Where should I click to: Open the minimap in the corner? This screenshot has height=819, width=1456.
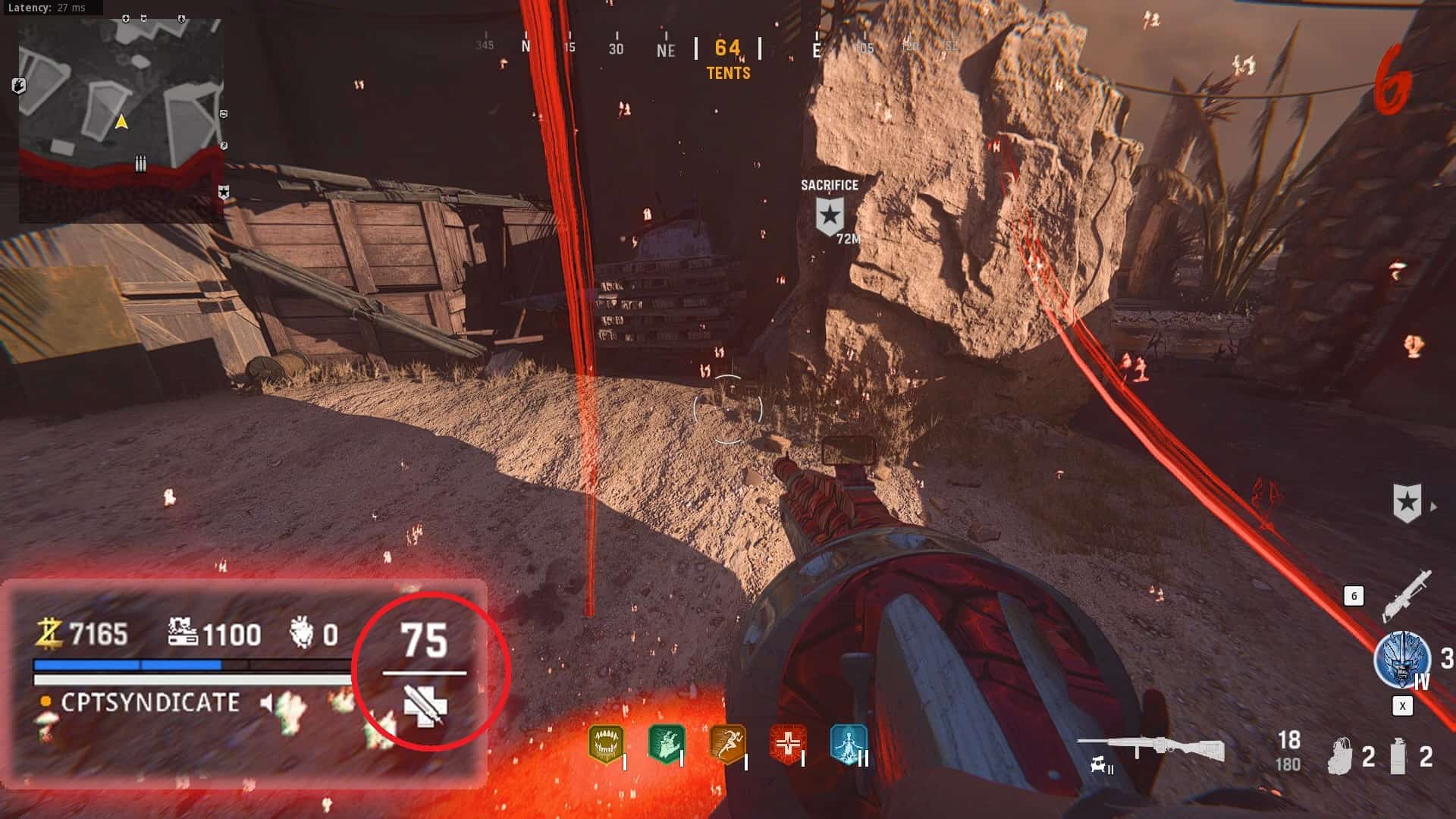click(121, 121)
